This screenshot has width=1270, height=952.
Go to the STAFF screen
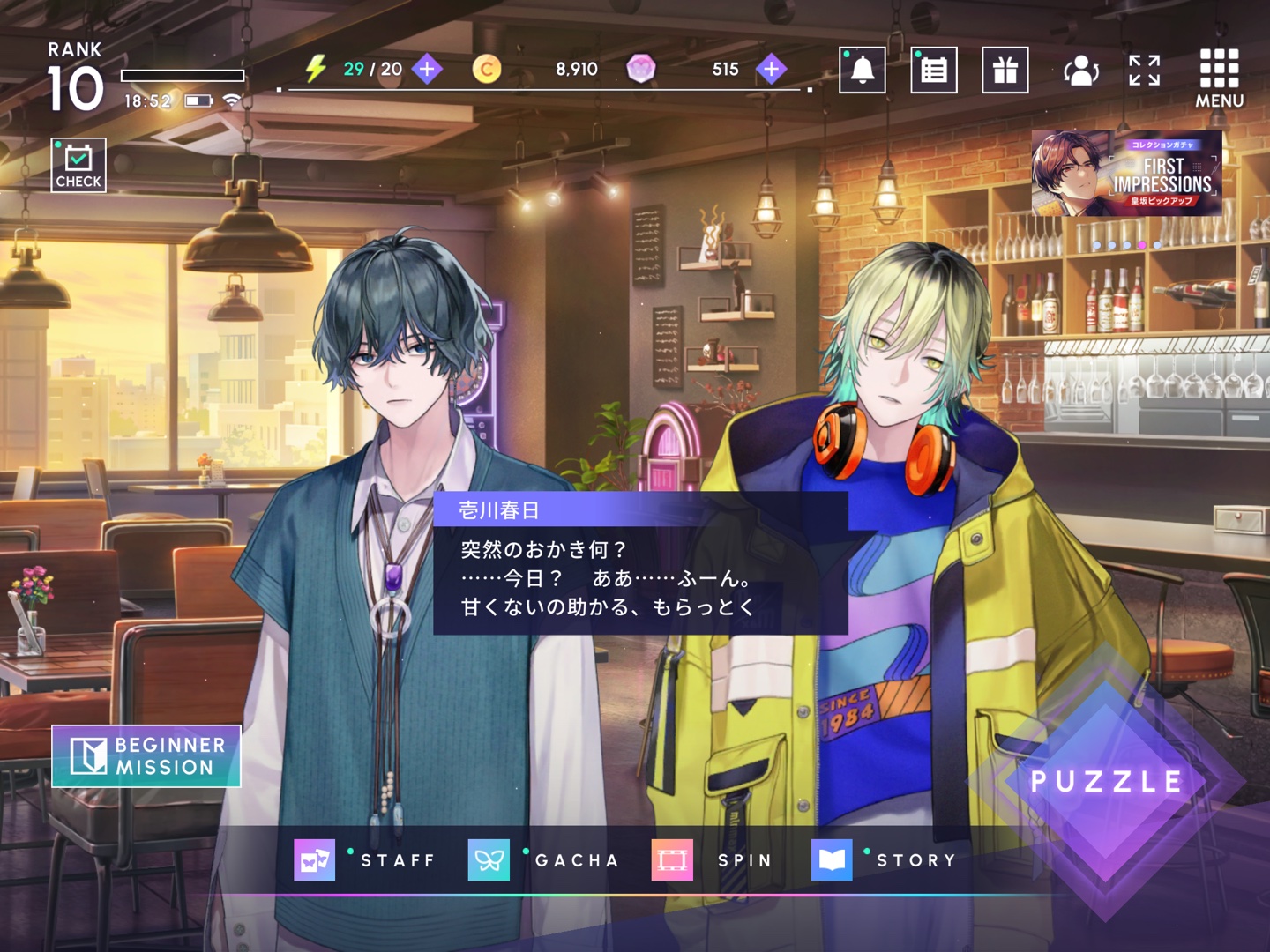[365, 859]
